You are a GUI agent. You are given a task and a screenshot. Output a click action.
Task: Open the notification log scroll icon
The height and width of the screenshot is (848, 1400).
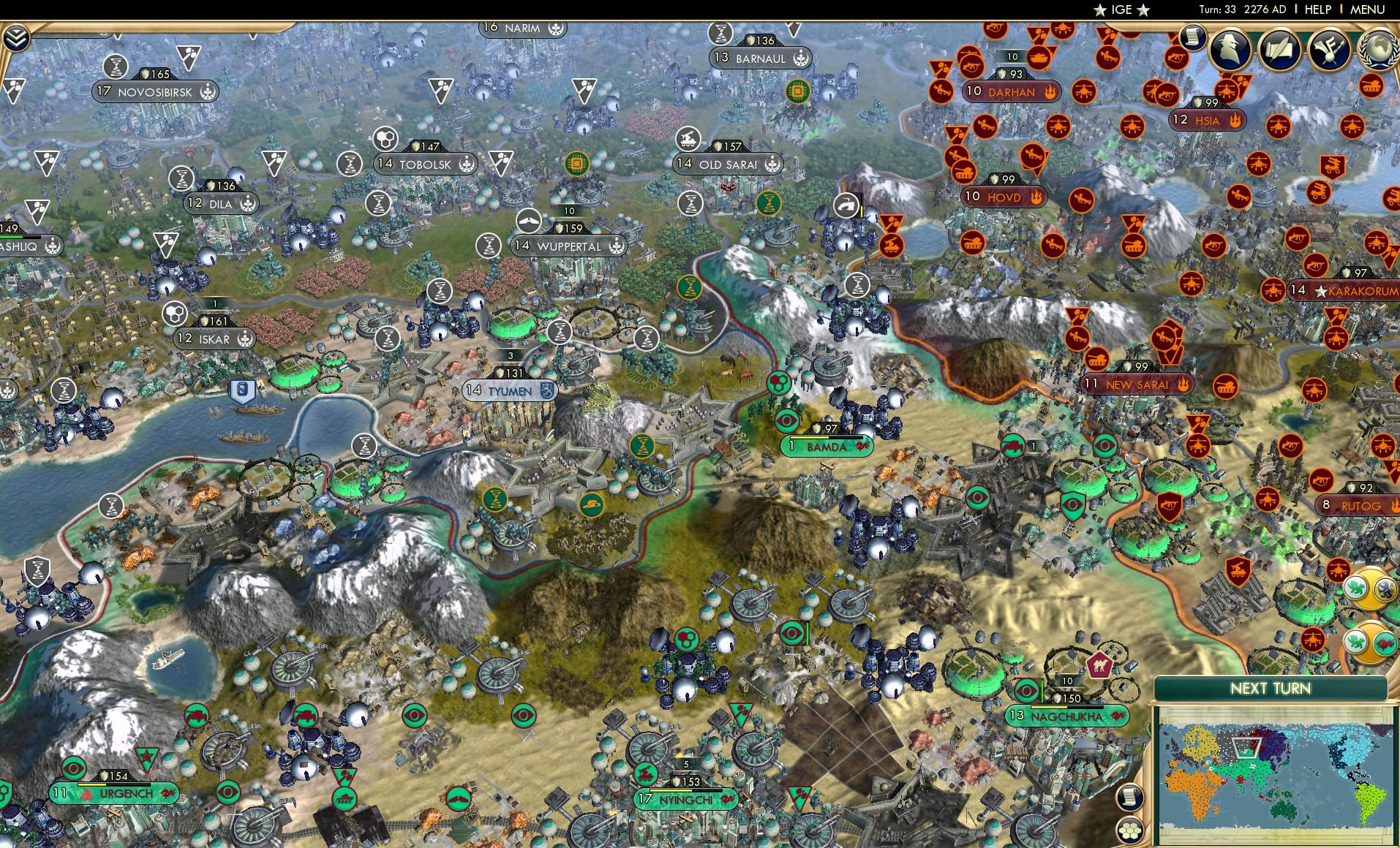click(1192, 39)
